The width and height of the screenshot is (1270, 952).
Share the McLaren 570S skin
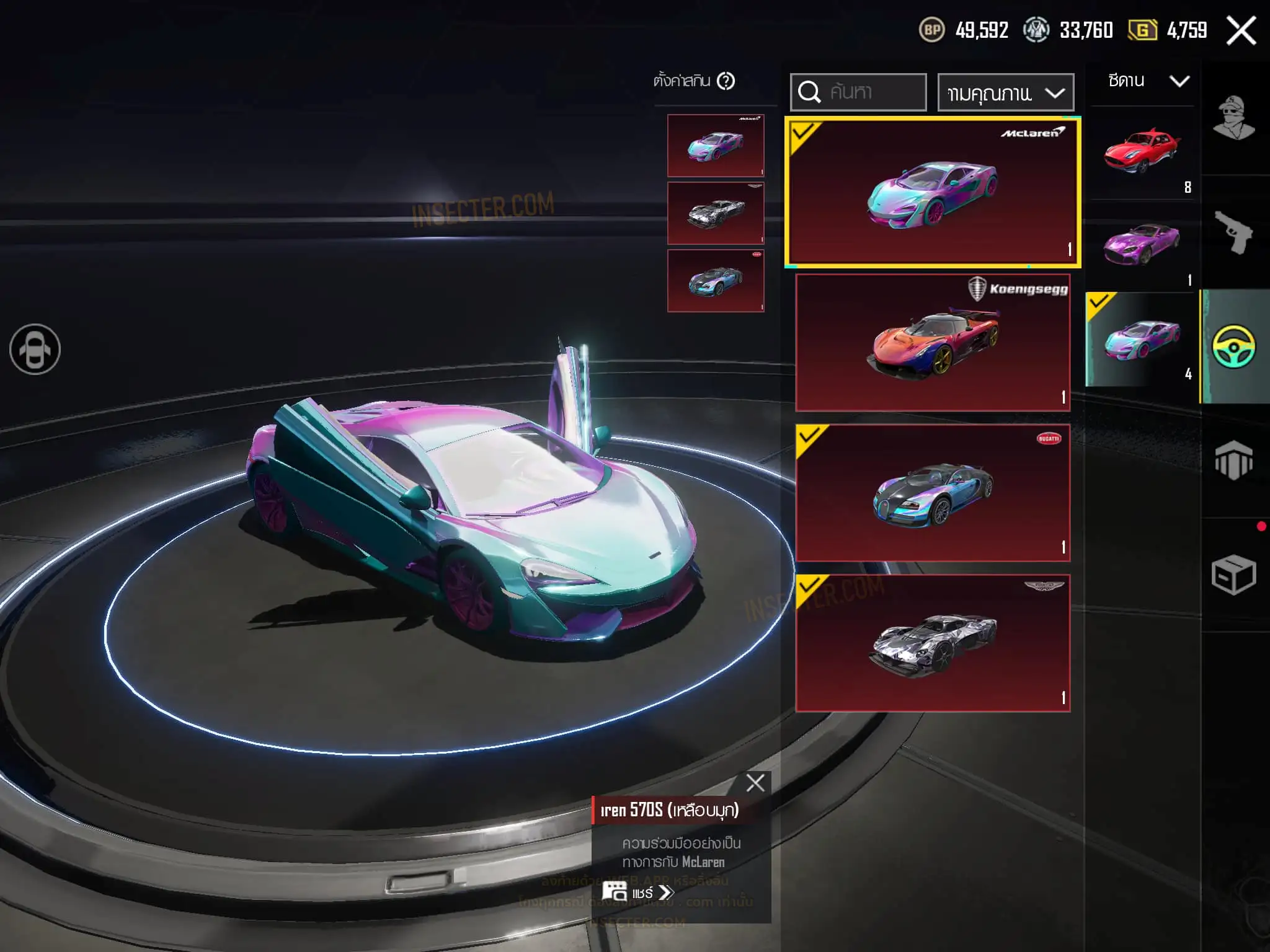click(x=639, y=892)
